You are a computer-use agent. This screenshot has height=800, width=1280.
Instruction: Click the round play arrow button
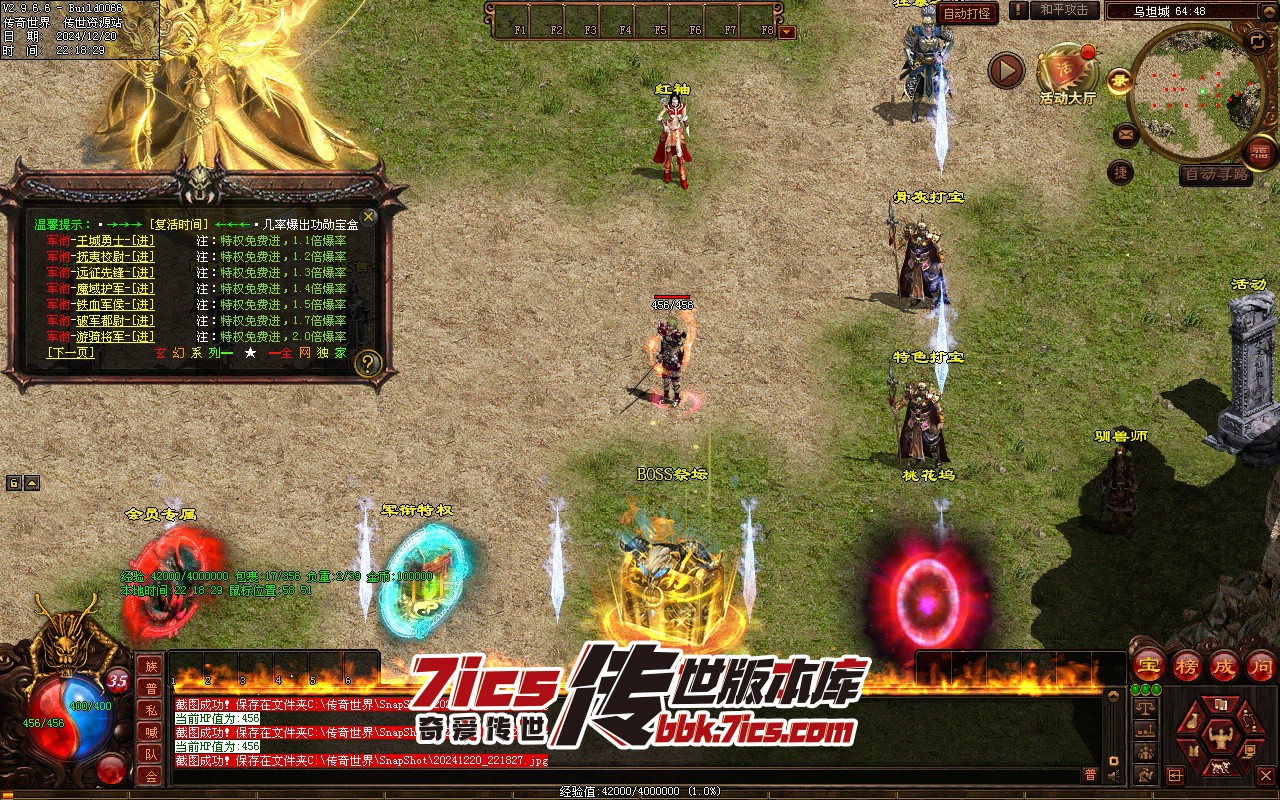(x=1006, y=70)
